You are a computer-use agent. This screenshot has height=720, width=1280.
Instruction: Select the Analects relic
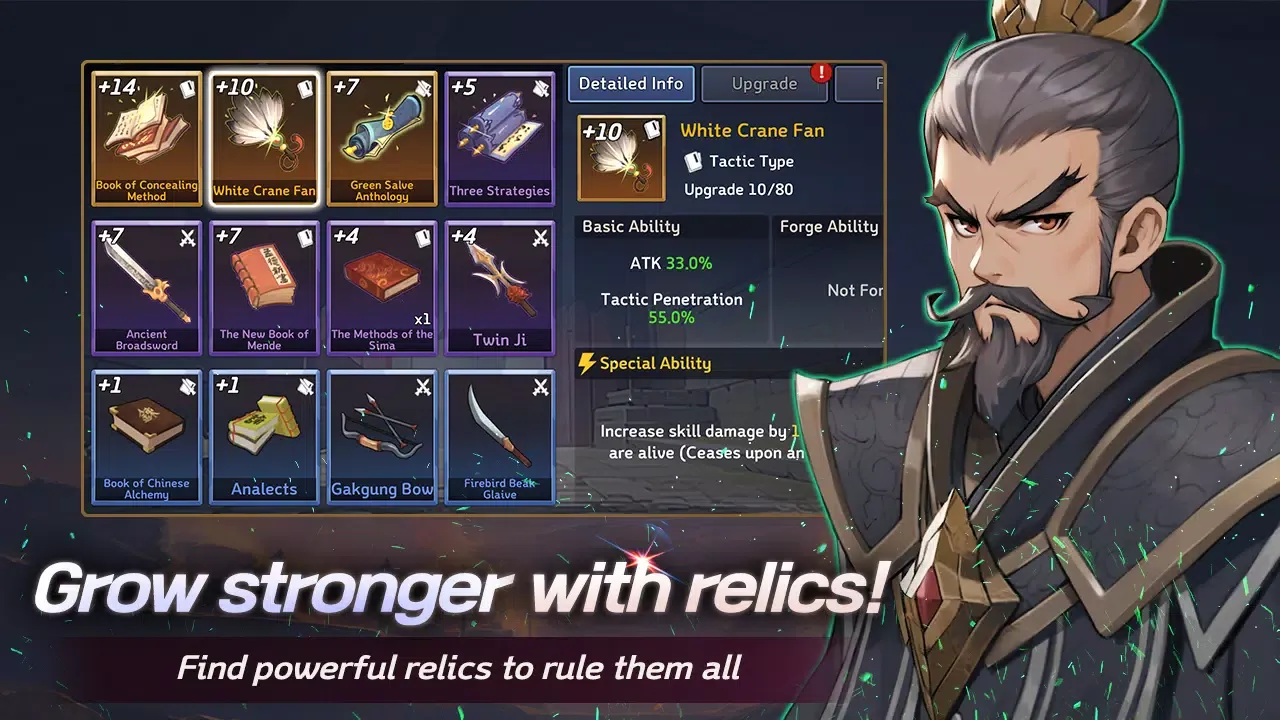(x=264, y=437)
